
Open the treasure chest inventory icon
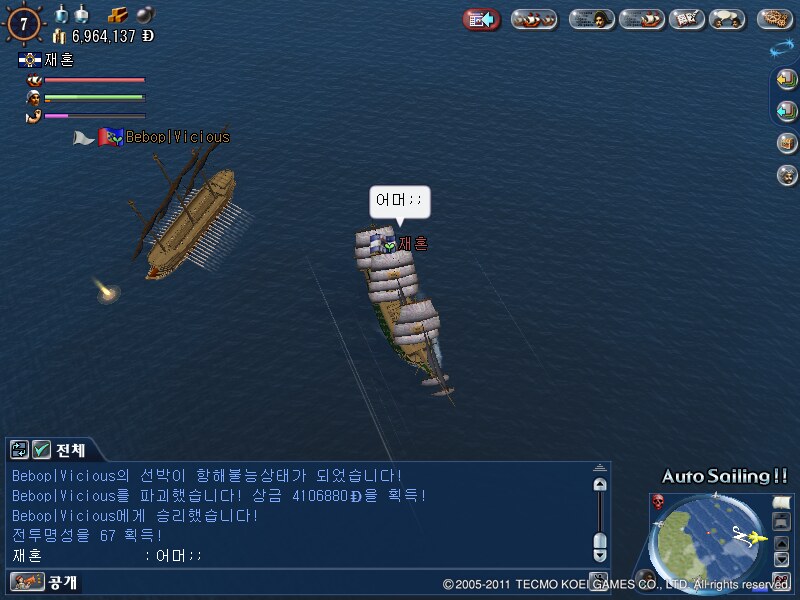787,143
